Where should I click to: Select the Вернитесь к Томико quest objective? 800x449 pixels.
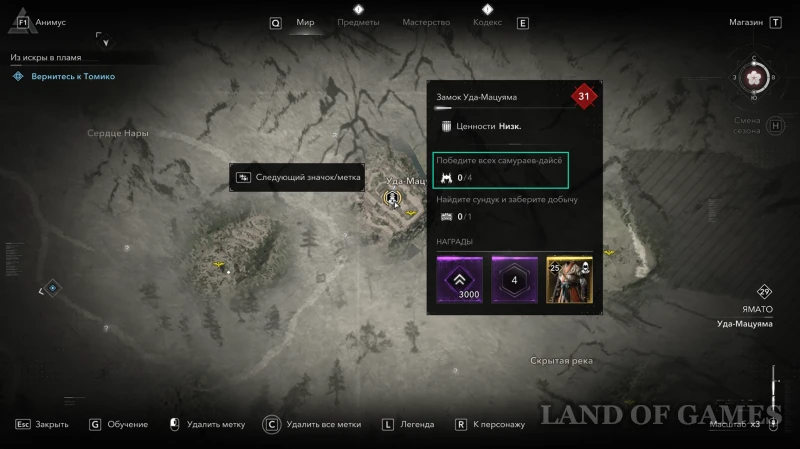tap(70, 76)
